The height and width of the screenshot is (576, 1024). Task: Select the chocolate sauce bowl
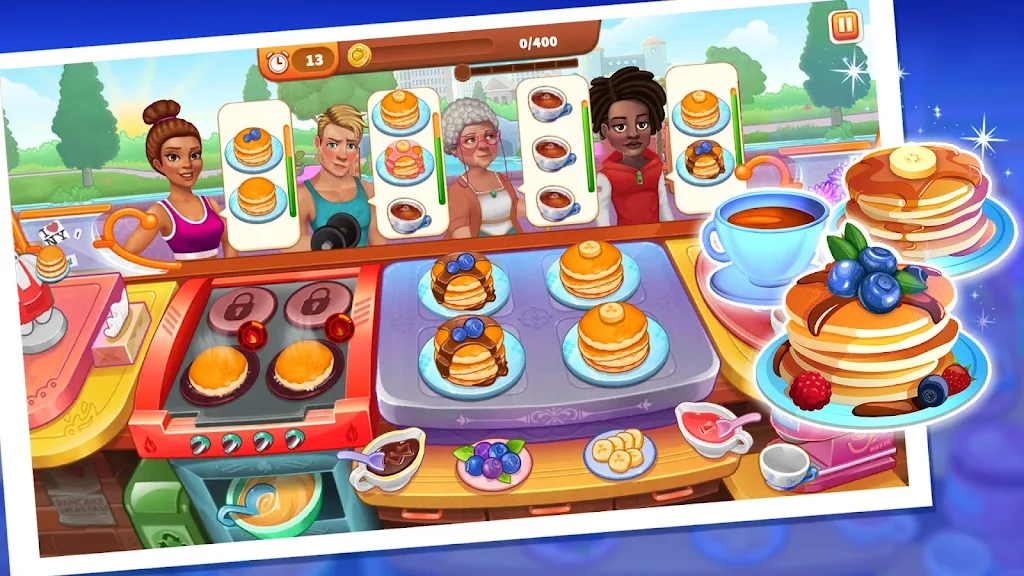[x=392, y=457]
